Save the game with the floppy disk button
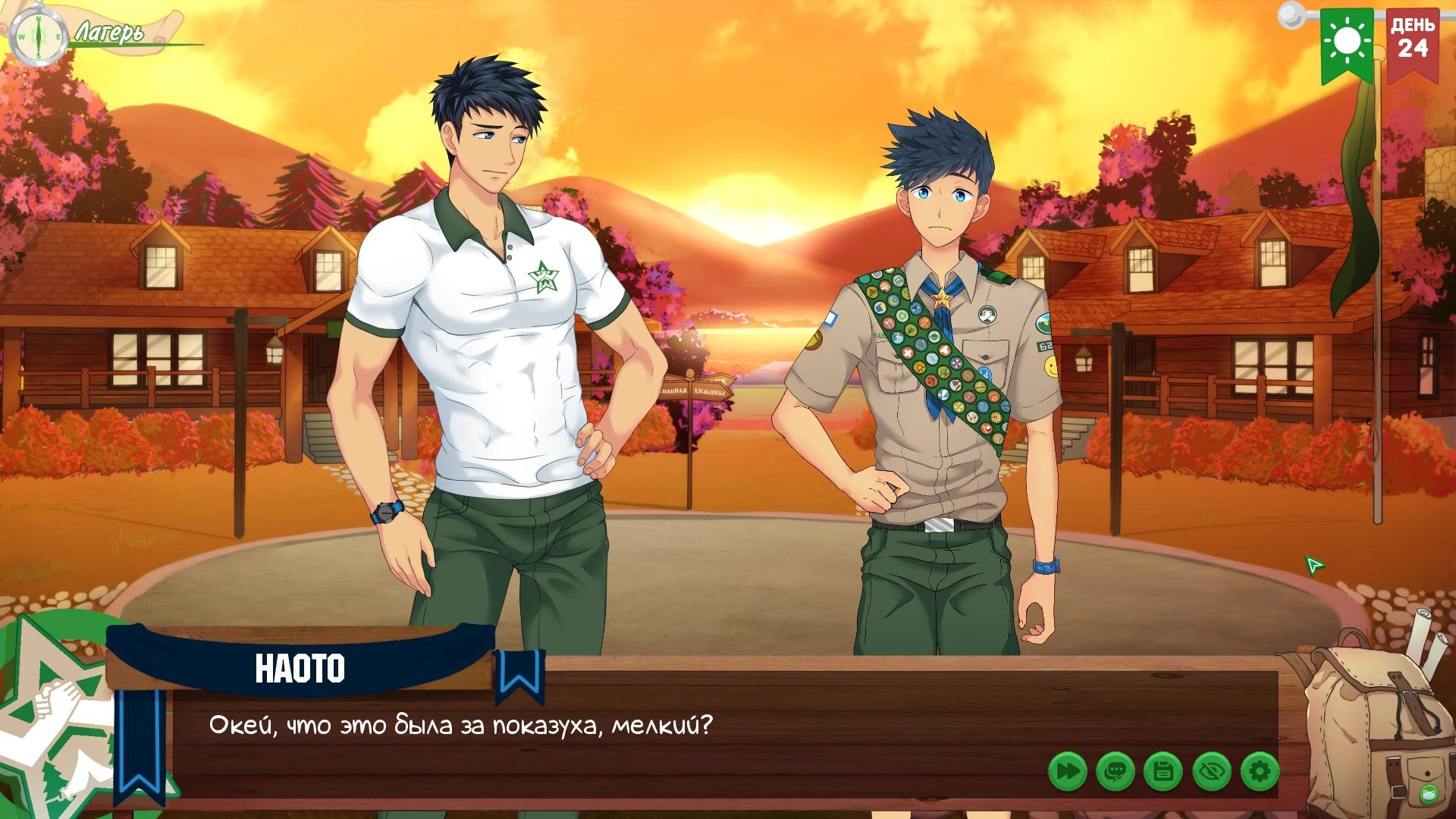The image size is (1456, 819). click(x=1163, y=772)
